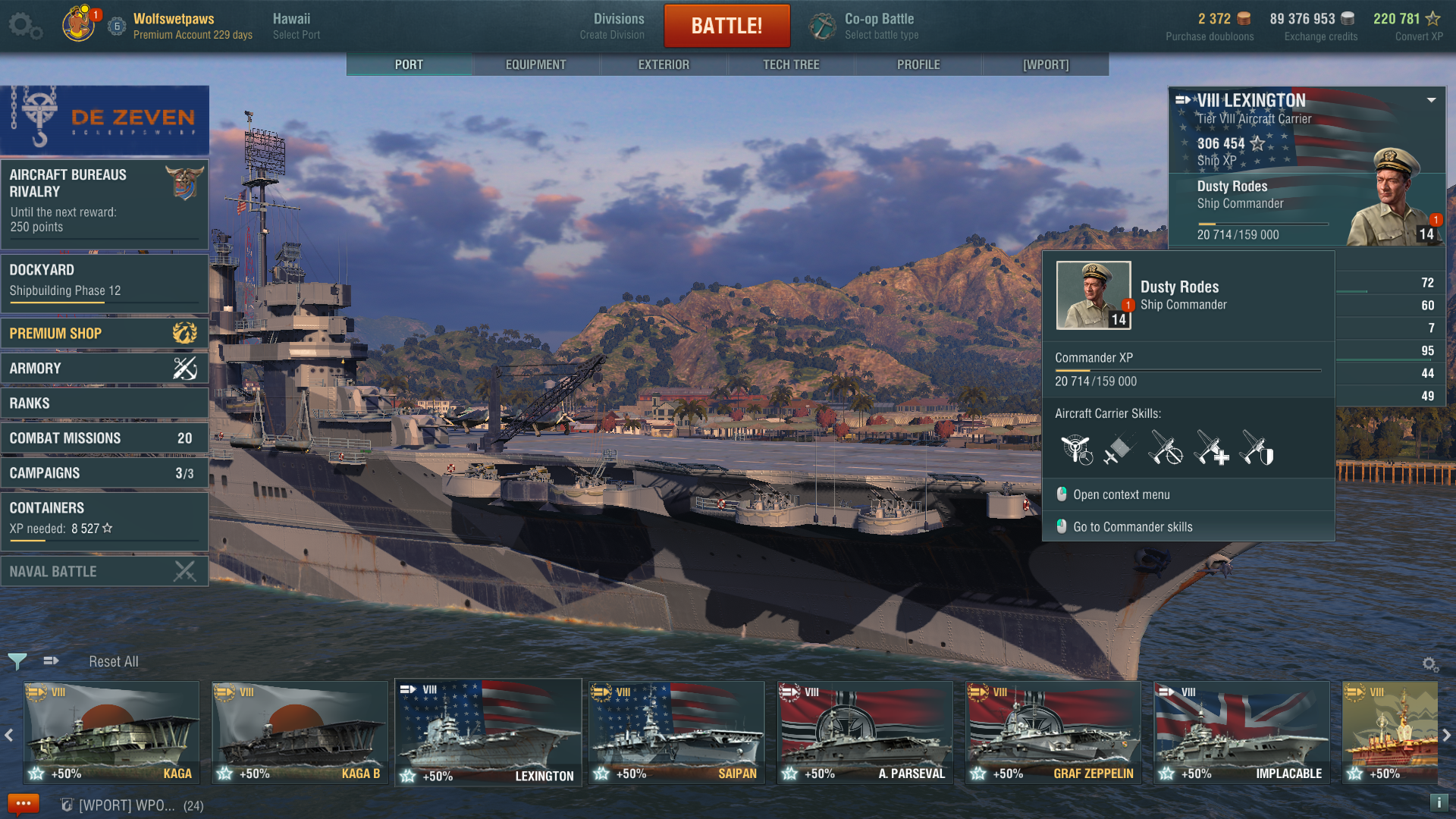Screen dimensions: 1456x819
Task: Open the Campaigns panel
Action: point(104,473)
